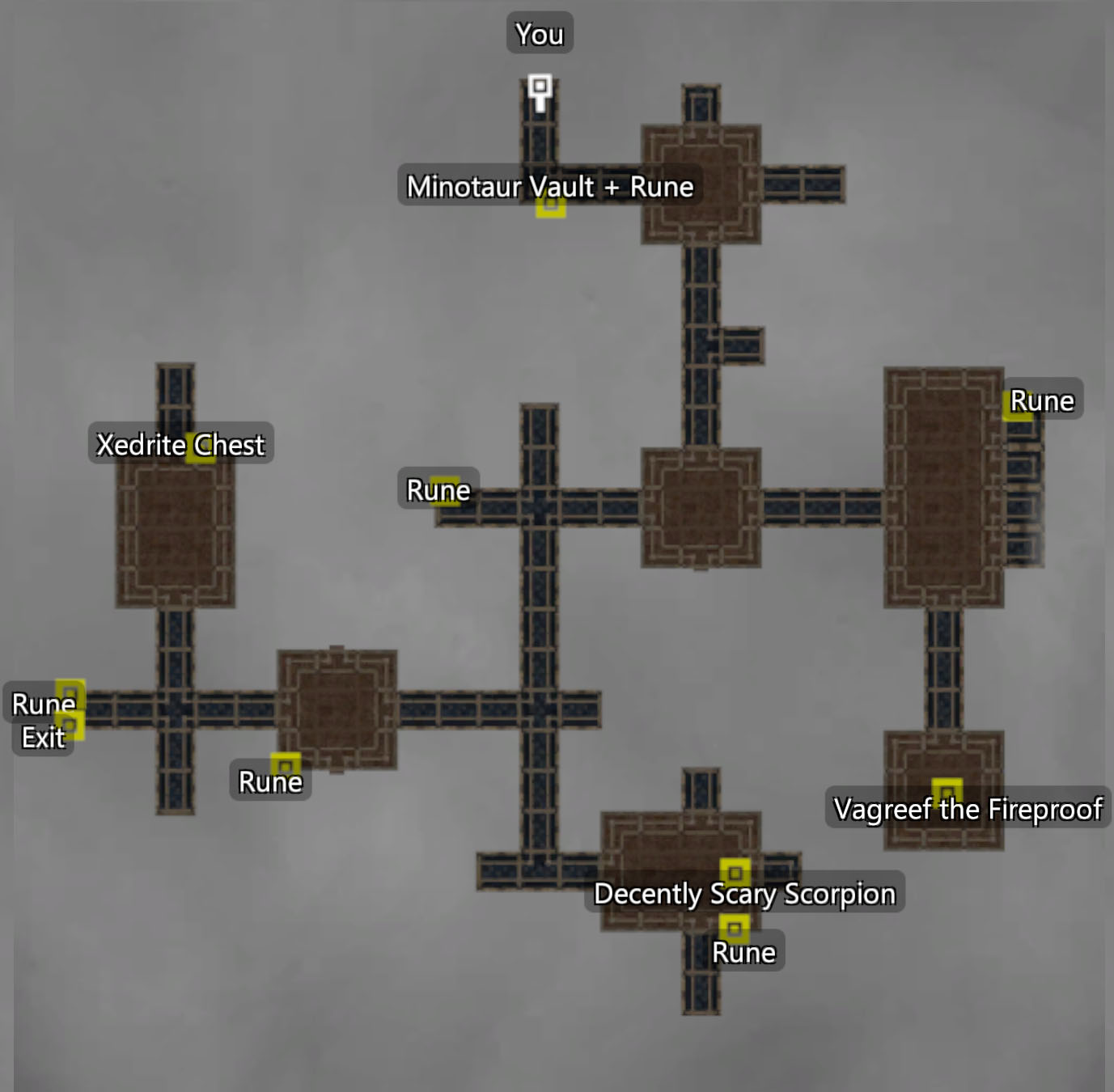Viewport: 1114px width, 1092px height.
Task: Choose the Xedrite Chest map marker
Action: 200,447
